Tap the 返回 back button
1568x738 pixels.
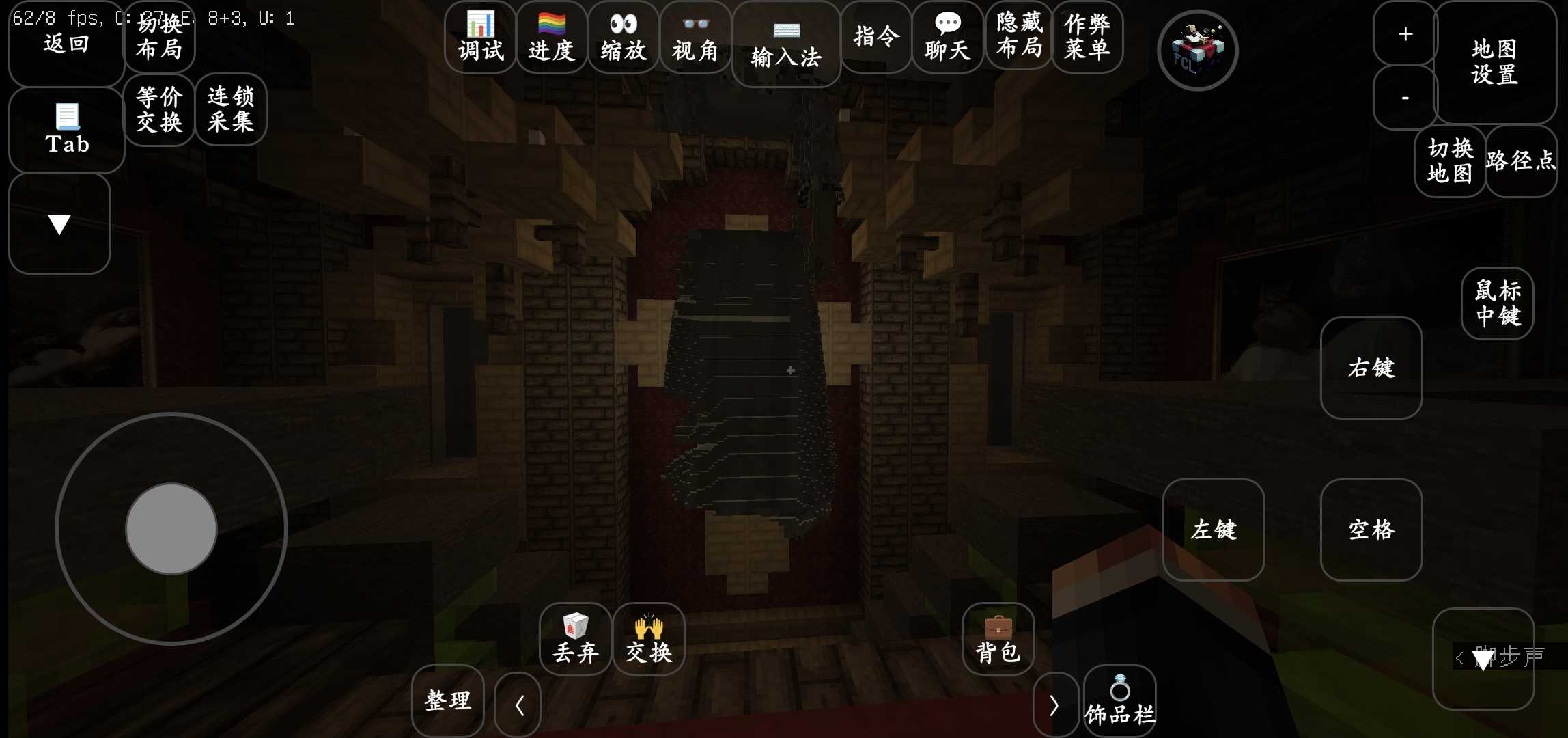point(66,44)
